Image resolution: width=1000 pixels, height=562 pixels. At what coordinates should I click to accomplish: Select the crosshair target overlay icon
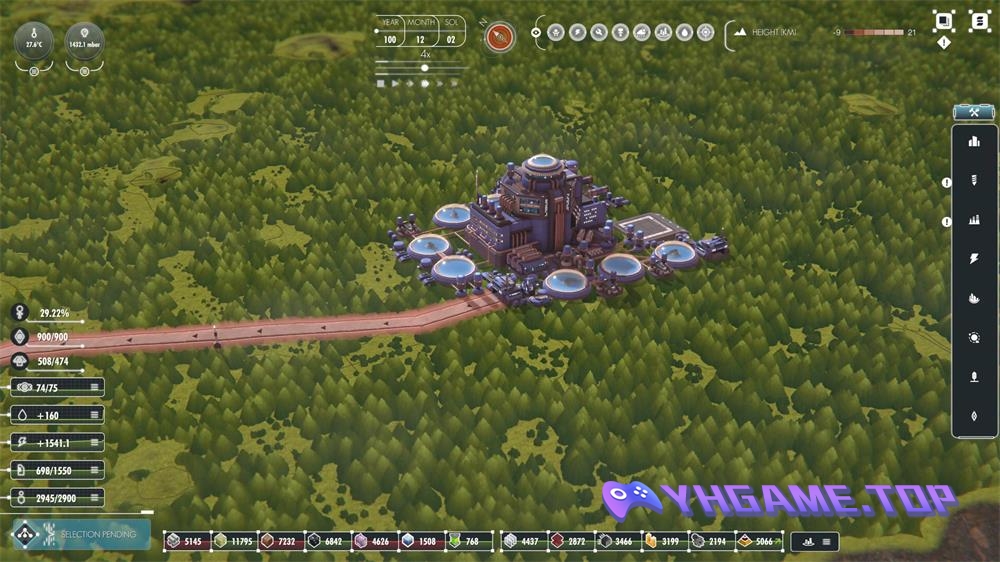pos(705,32)
